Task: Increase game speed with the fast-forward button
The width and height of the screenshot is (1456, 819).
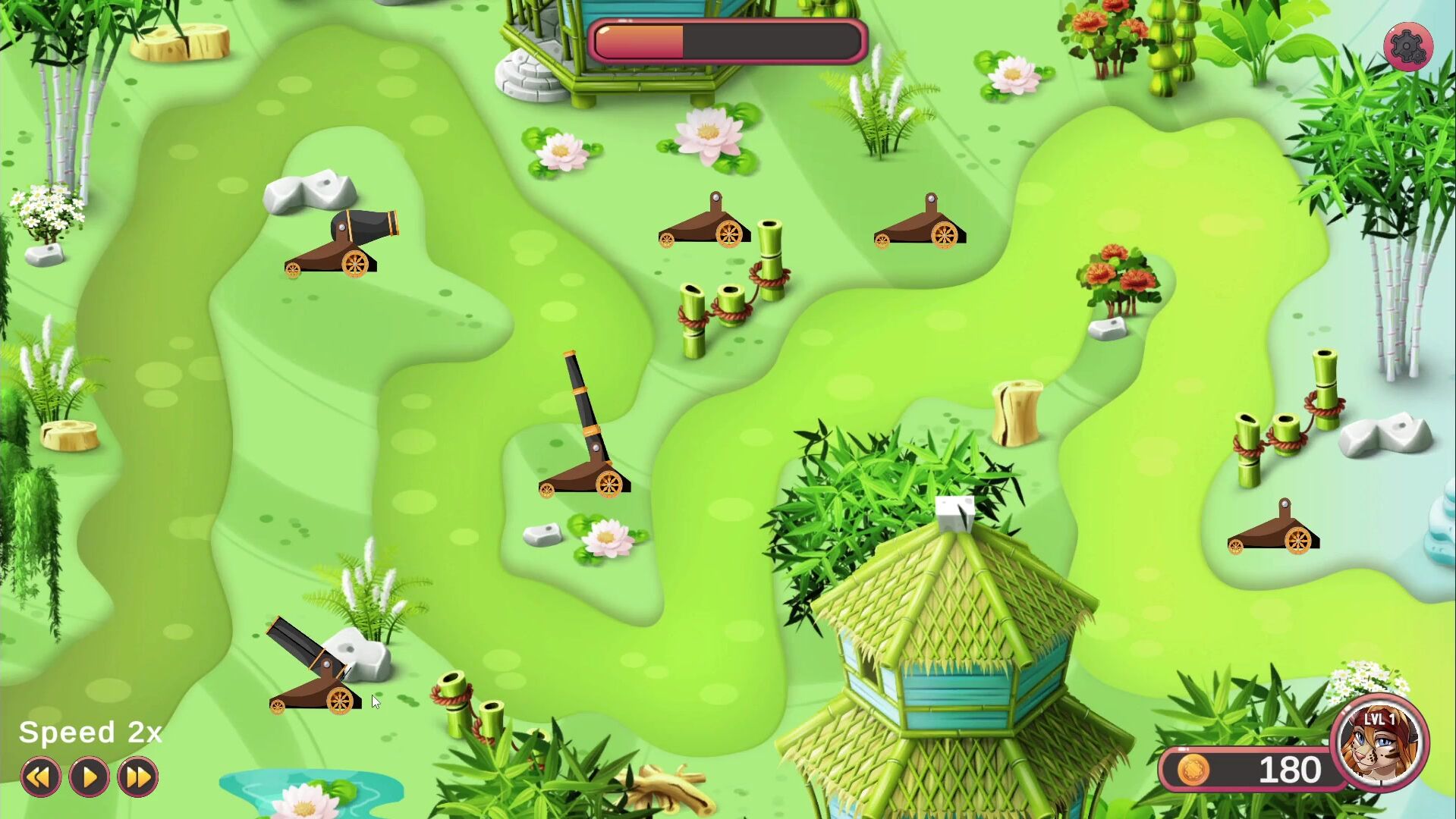Action: (137, 777)
